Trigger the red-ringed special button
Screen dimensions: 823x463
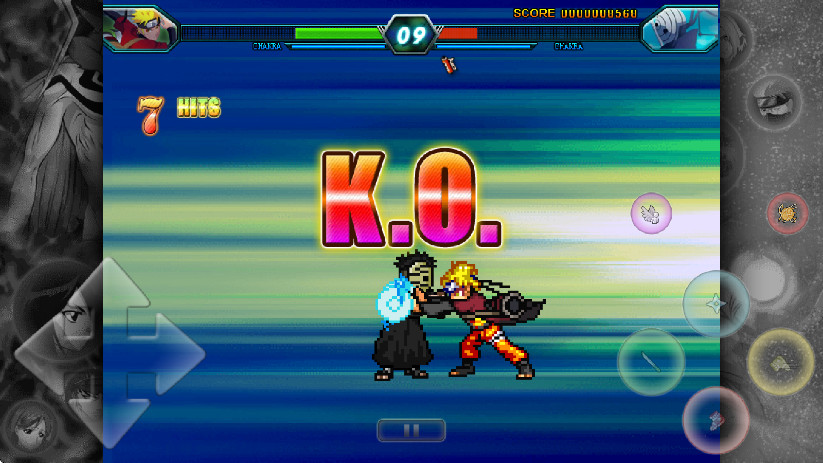point(787,213)
